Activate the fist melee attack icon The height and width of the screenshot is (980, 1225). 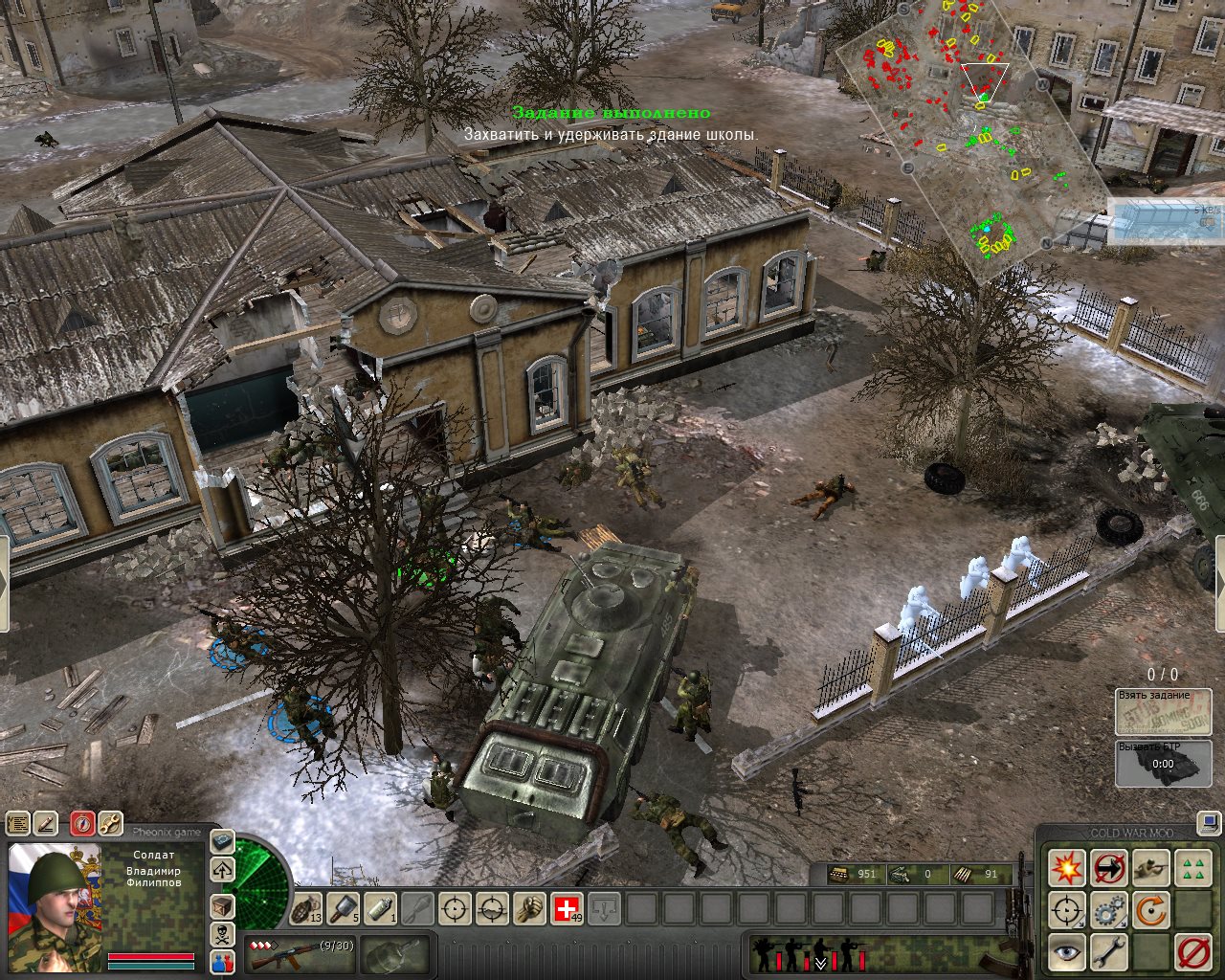tap(530, 907)
